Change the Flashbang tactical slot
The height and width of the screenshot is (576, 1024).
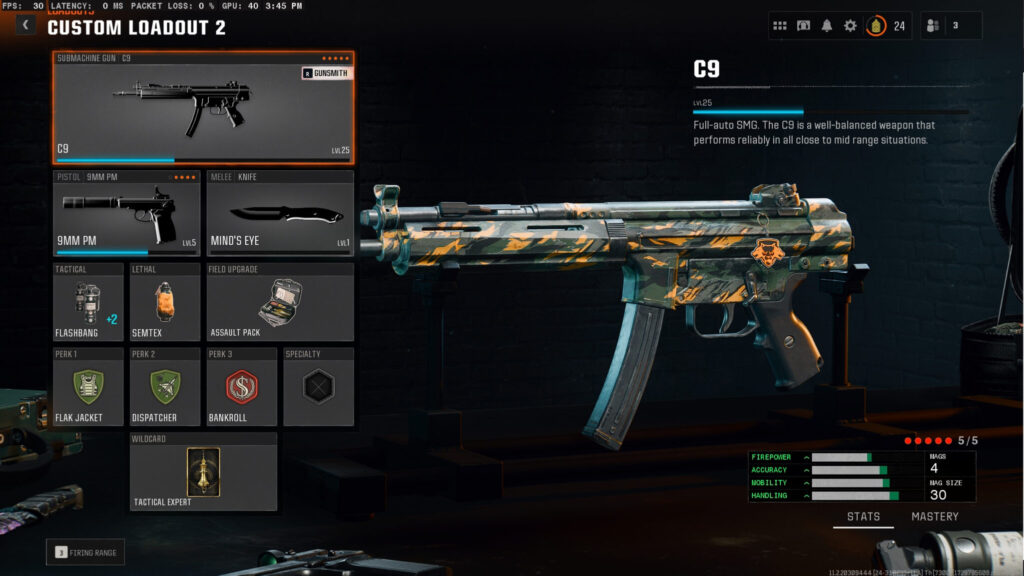coord(89,302)
